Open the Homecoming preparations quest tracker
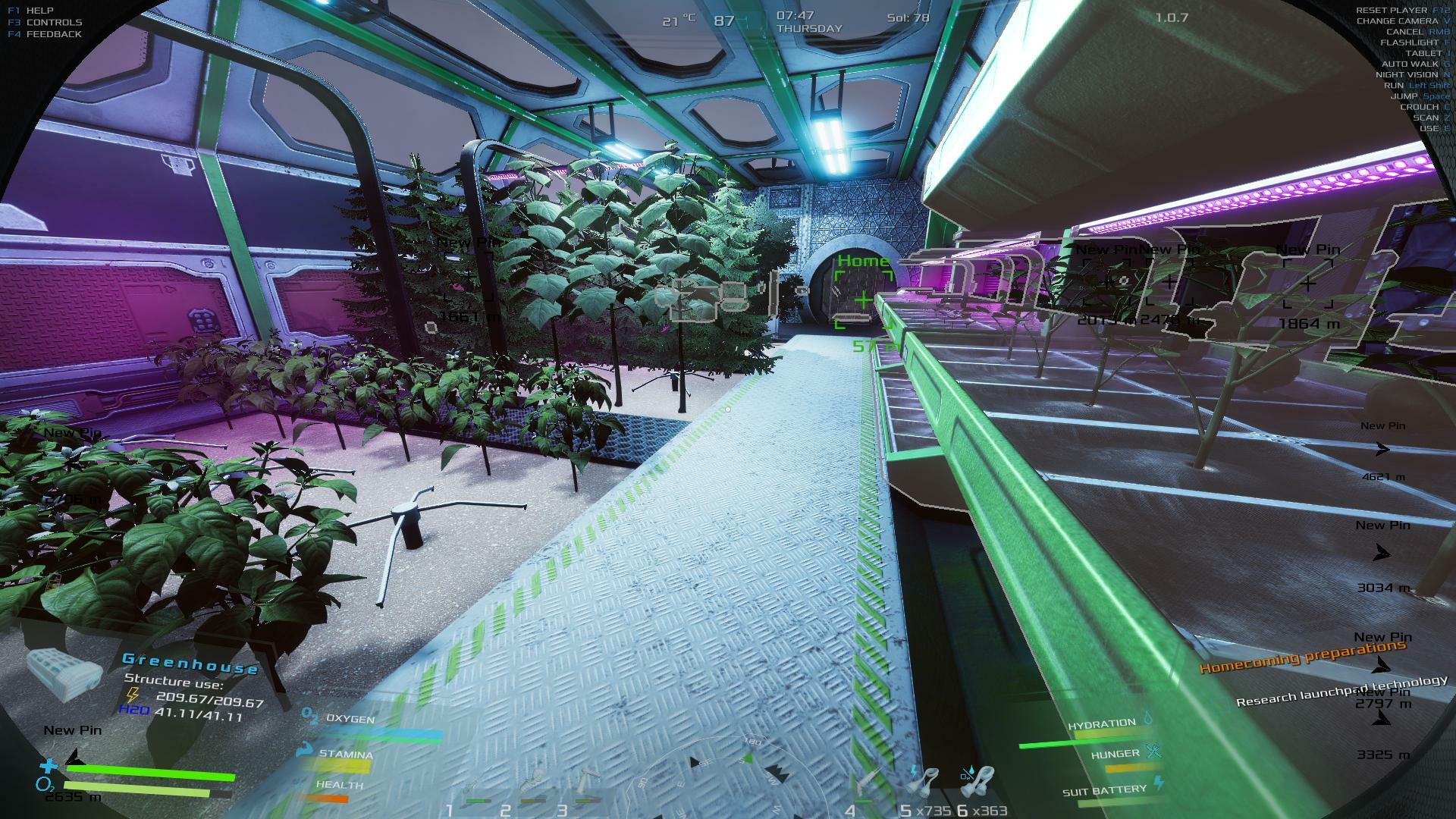 [1302, 657]
